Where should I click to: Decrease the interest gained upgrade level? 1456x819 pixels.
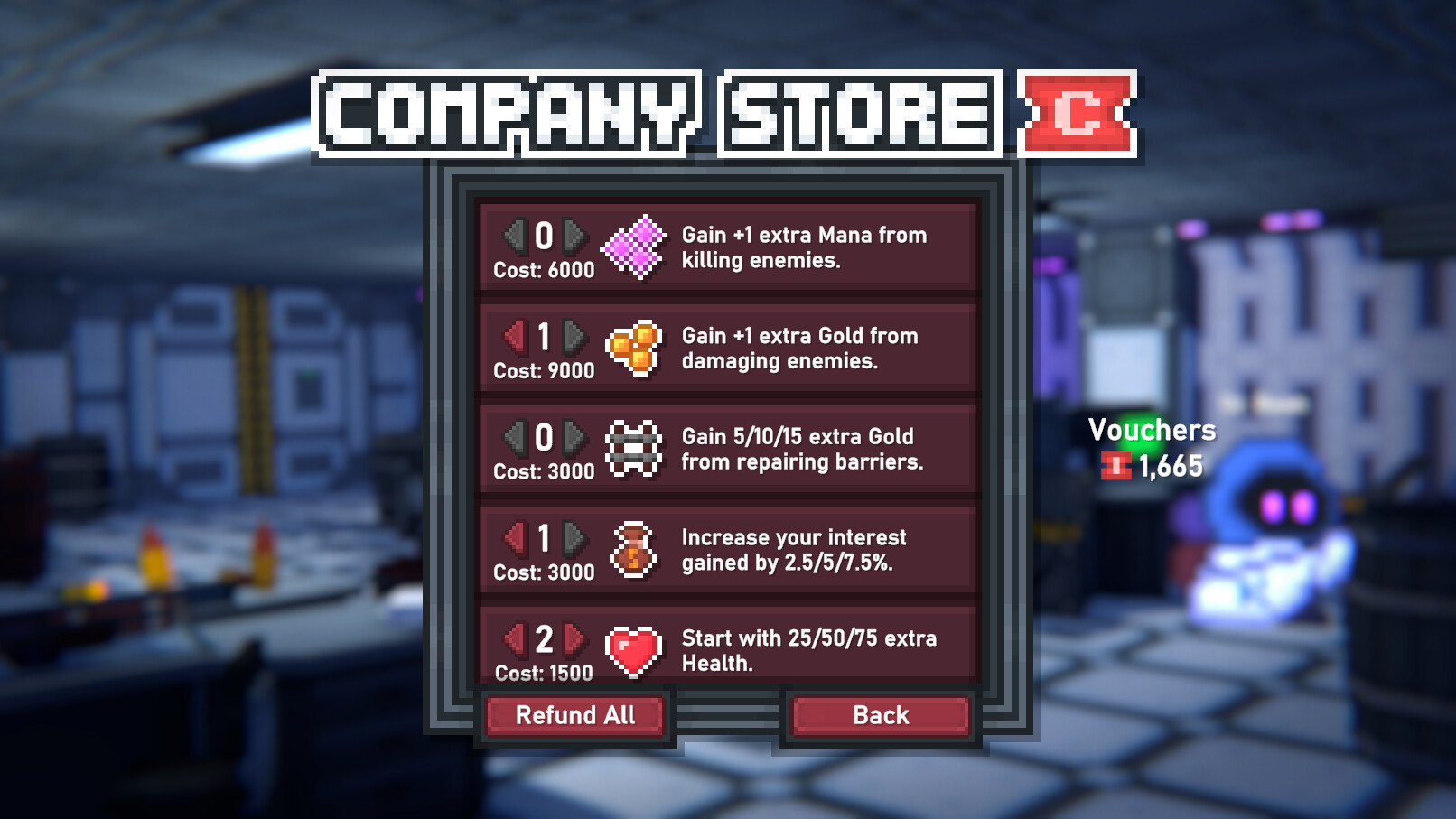[x=514, y=538]
